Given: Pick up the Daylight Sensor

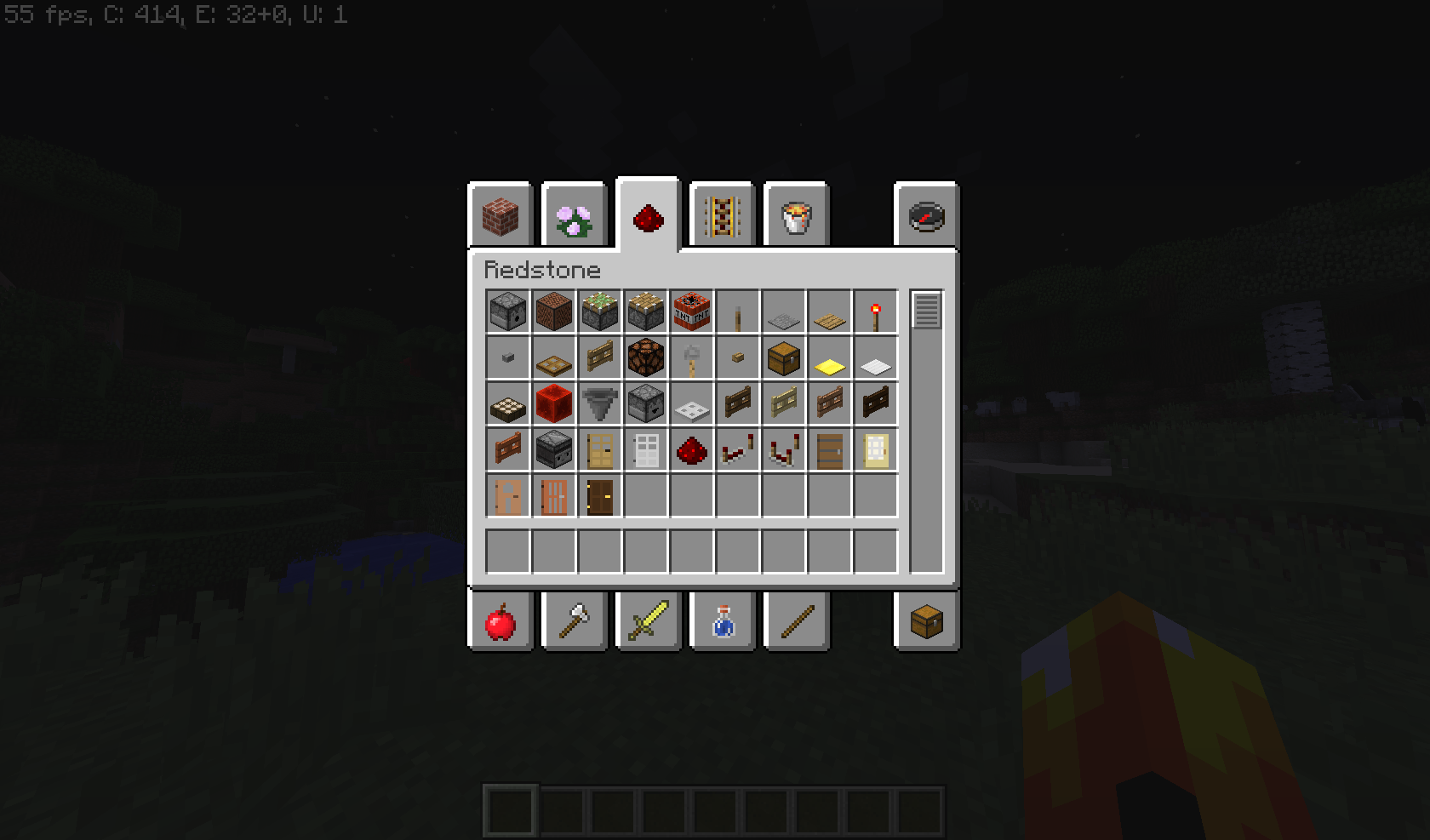Looking at the screenshot, I should click(x=506, y=405).
